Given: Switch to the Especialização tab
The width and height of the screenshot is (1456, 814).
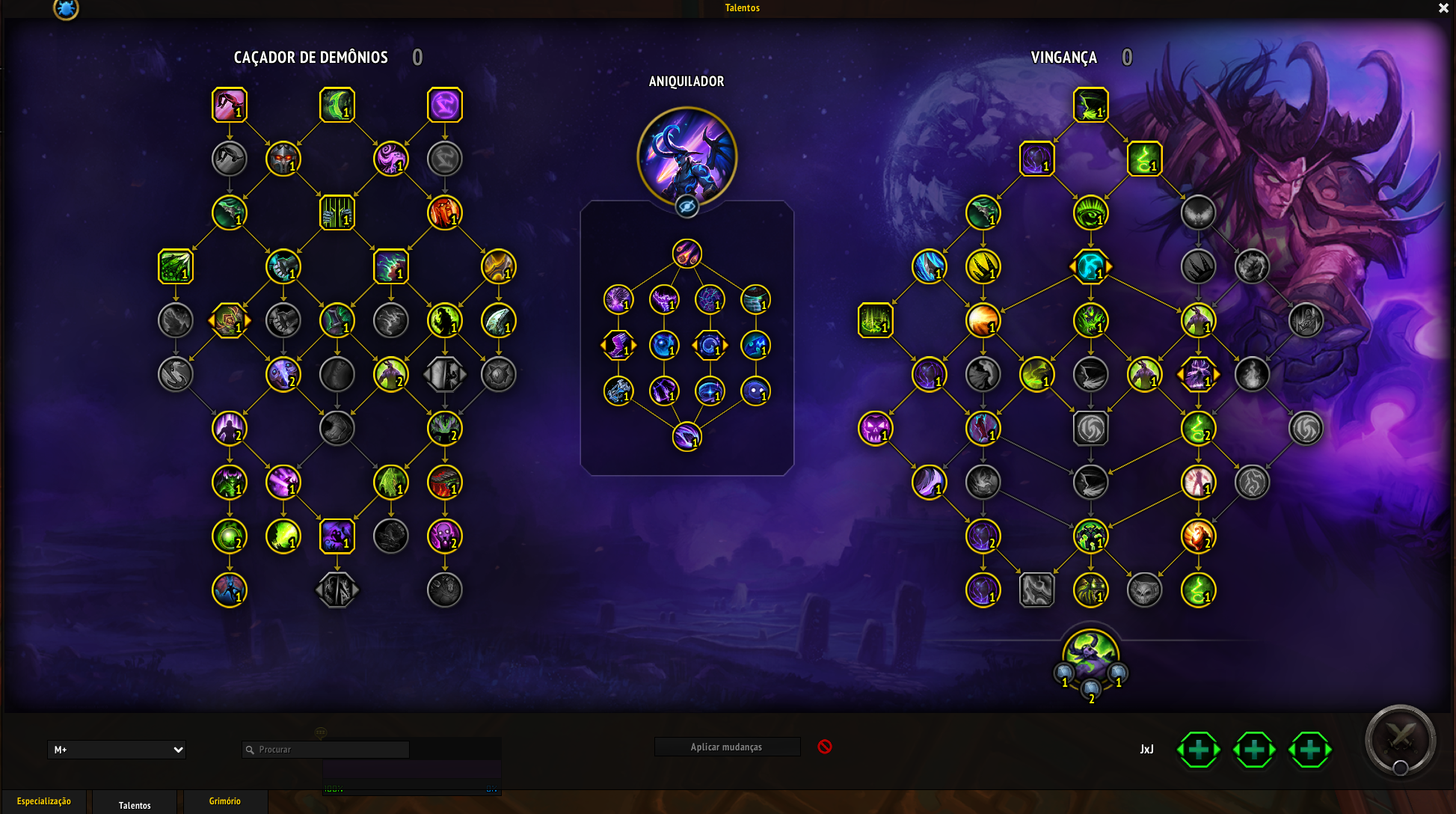Looking at the screenshot, I should point(44,801).
